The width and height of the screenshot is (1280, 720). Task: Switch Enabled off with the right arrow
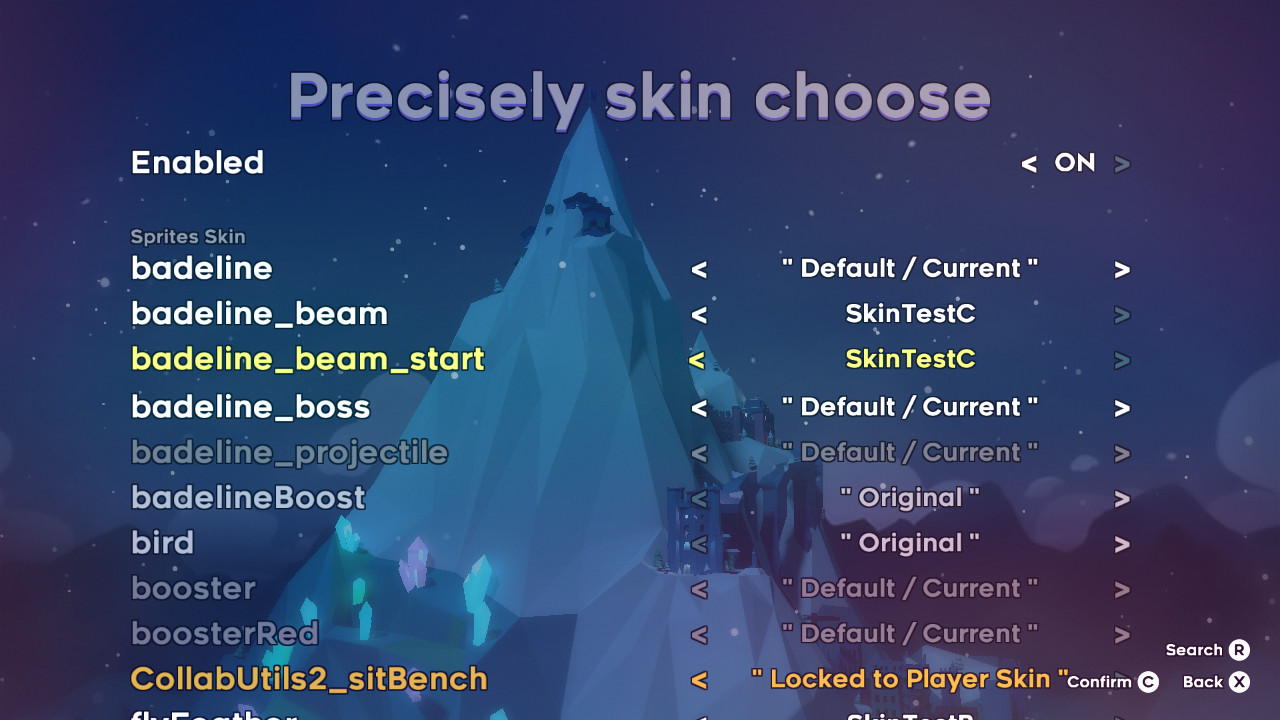(x=1121, y=163)
